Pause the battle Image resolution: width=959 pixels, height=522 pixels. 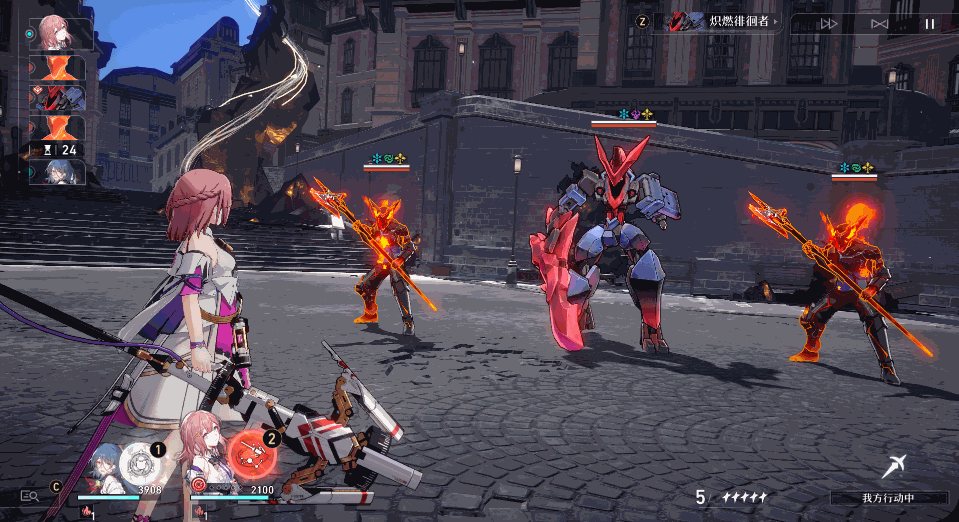pos(930,23)
